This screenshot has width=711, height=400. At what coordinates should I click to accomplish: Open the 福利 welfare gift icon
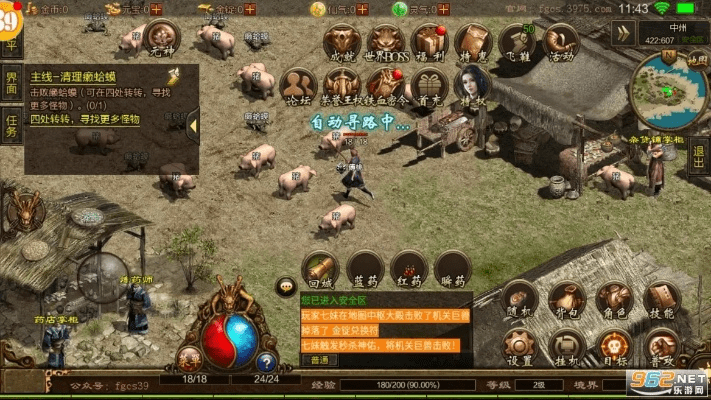pos(431,41)
